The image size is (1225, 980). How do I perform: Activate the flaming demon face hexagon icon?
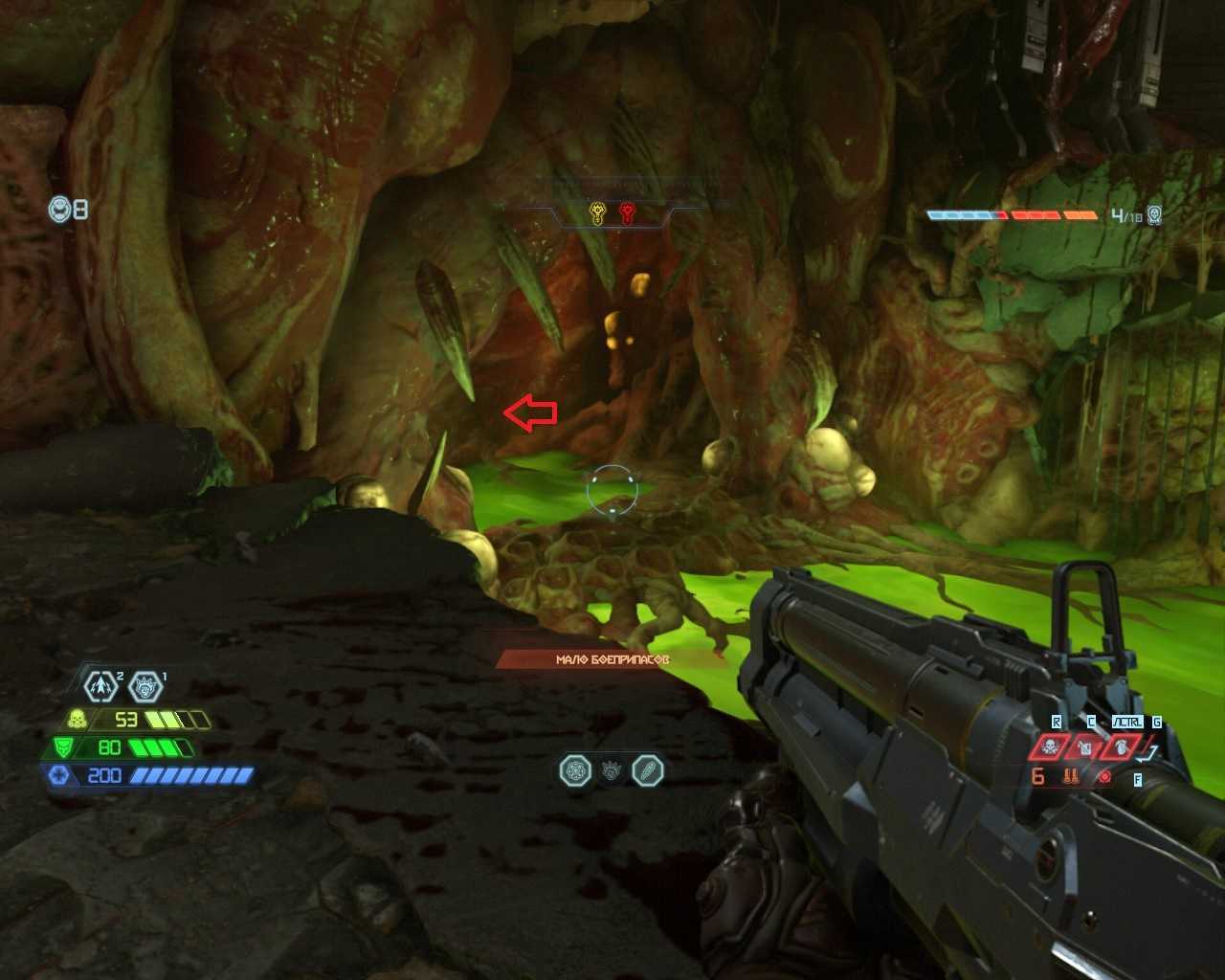tap(145, 685)
